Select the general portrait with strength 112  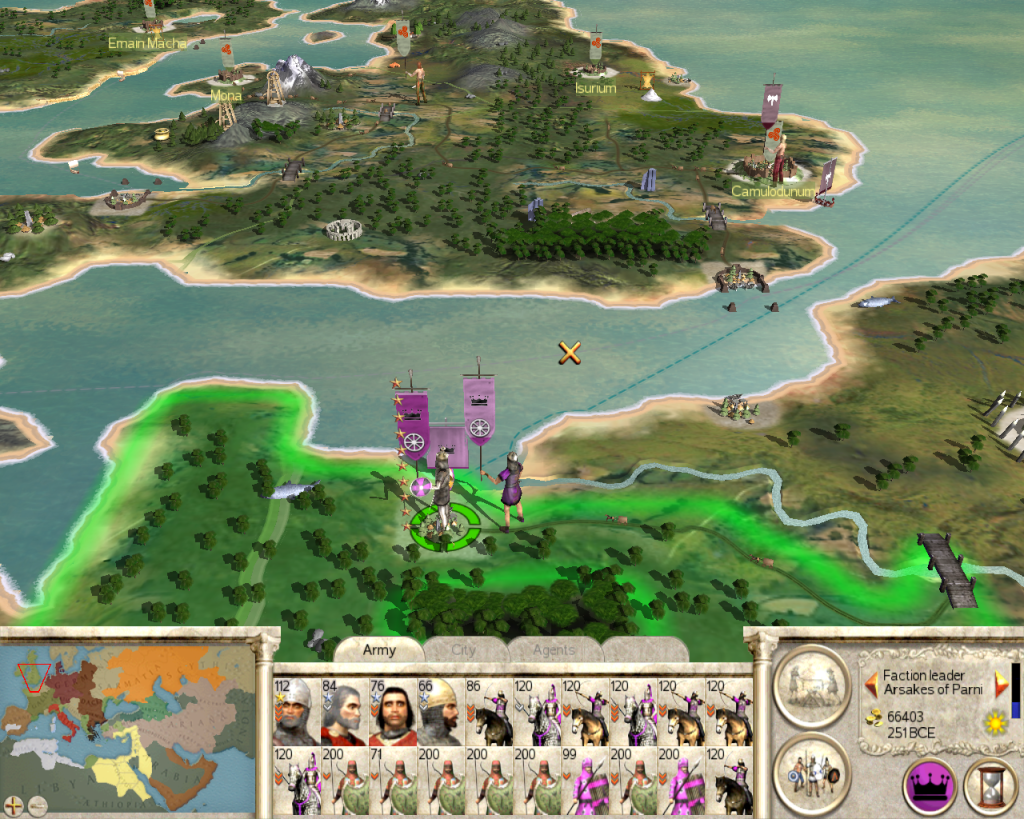(x=296, y=711)
